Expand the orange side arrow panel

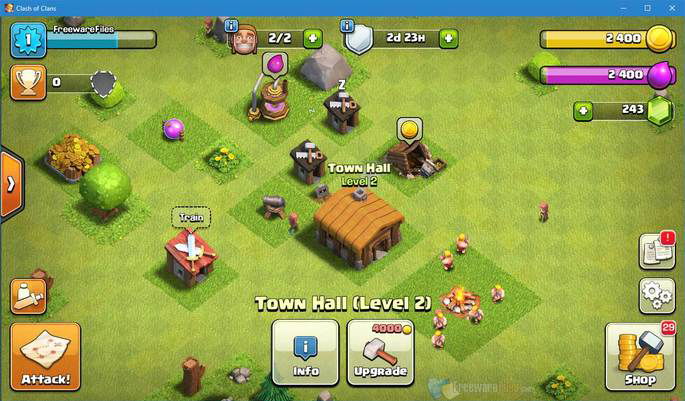click(10, 184)
